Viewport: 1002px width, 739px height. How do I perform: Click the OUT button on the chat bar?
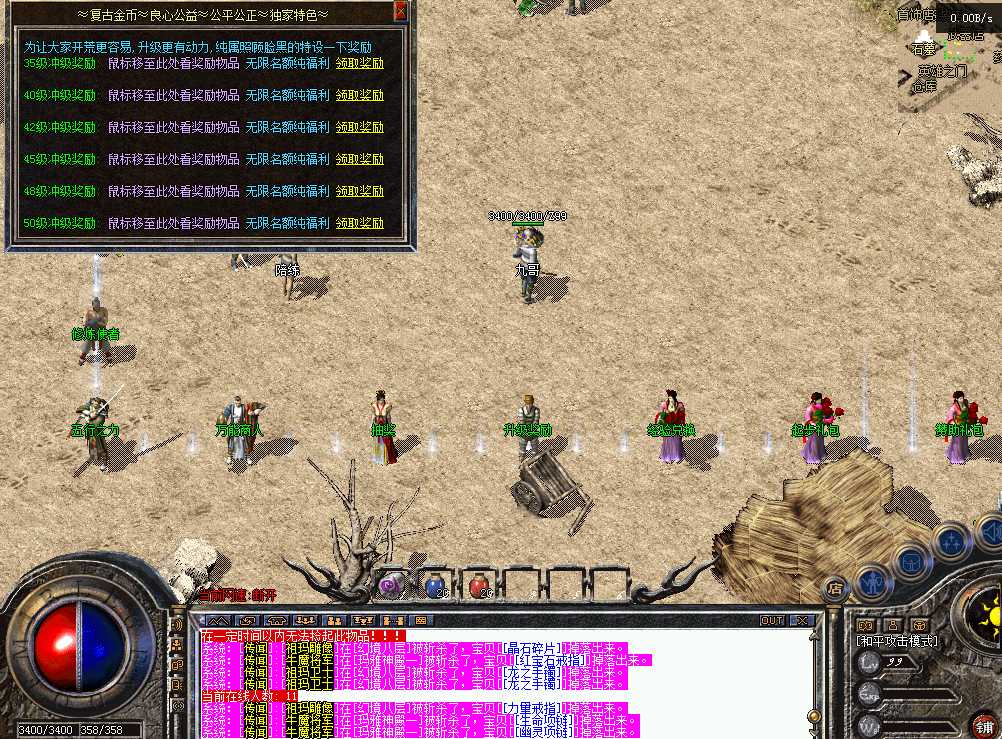[772, 621]
